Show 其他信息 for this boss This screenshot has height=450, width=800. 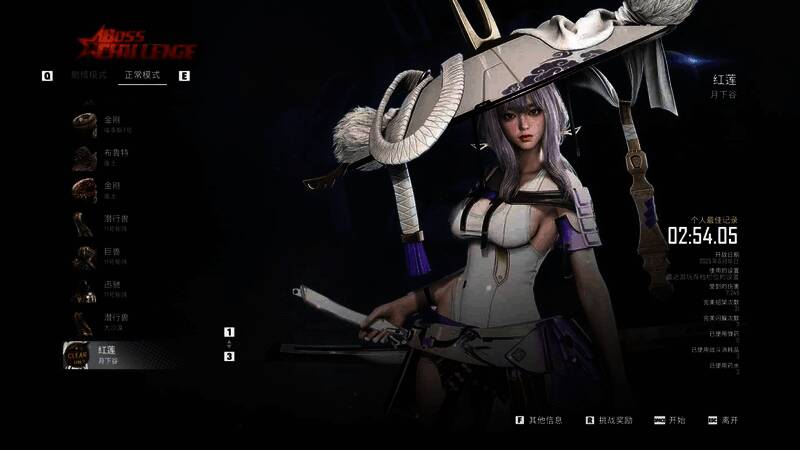(x=545, y=421)
